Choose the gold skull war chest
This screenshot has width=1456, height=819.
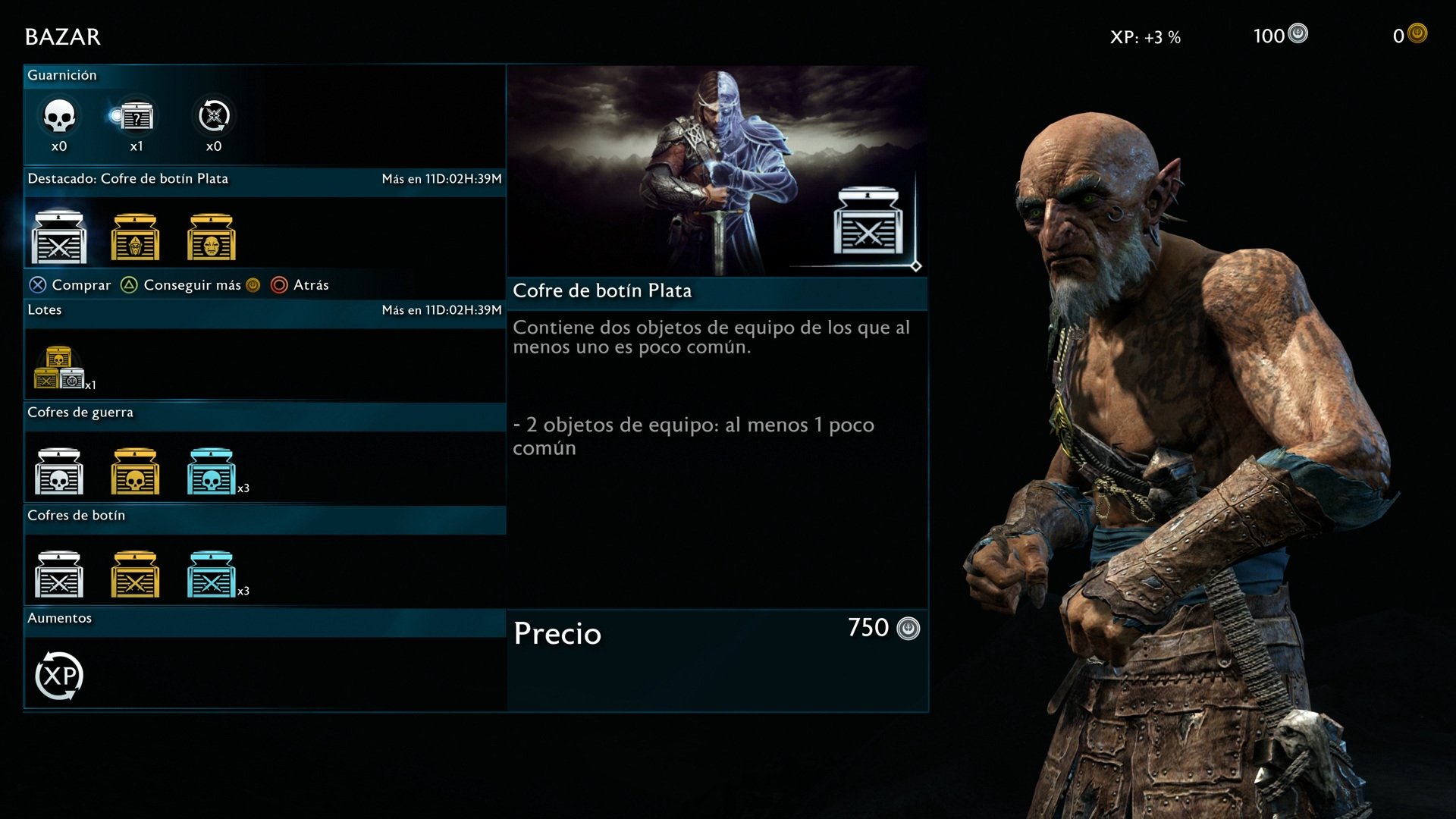pos(135,472)
